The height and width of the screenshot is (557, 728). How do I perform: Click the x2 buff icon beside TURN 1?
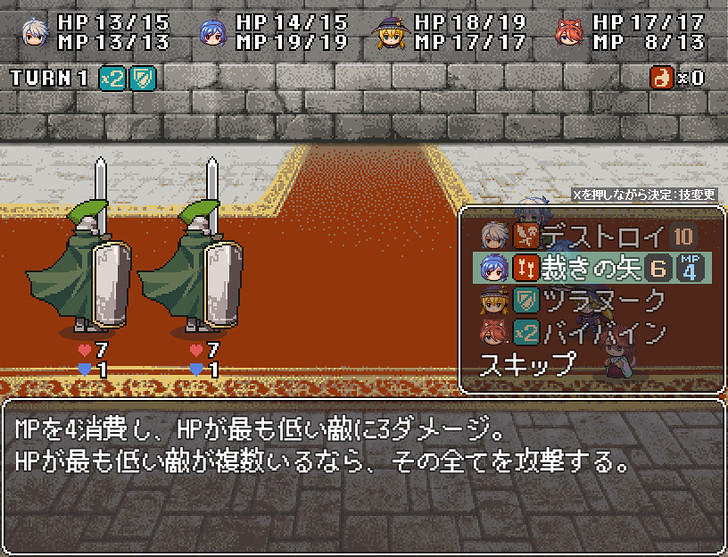[112, 78]
